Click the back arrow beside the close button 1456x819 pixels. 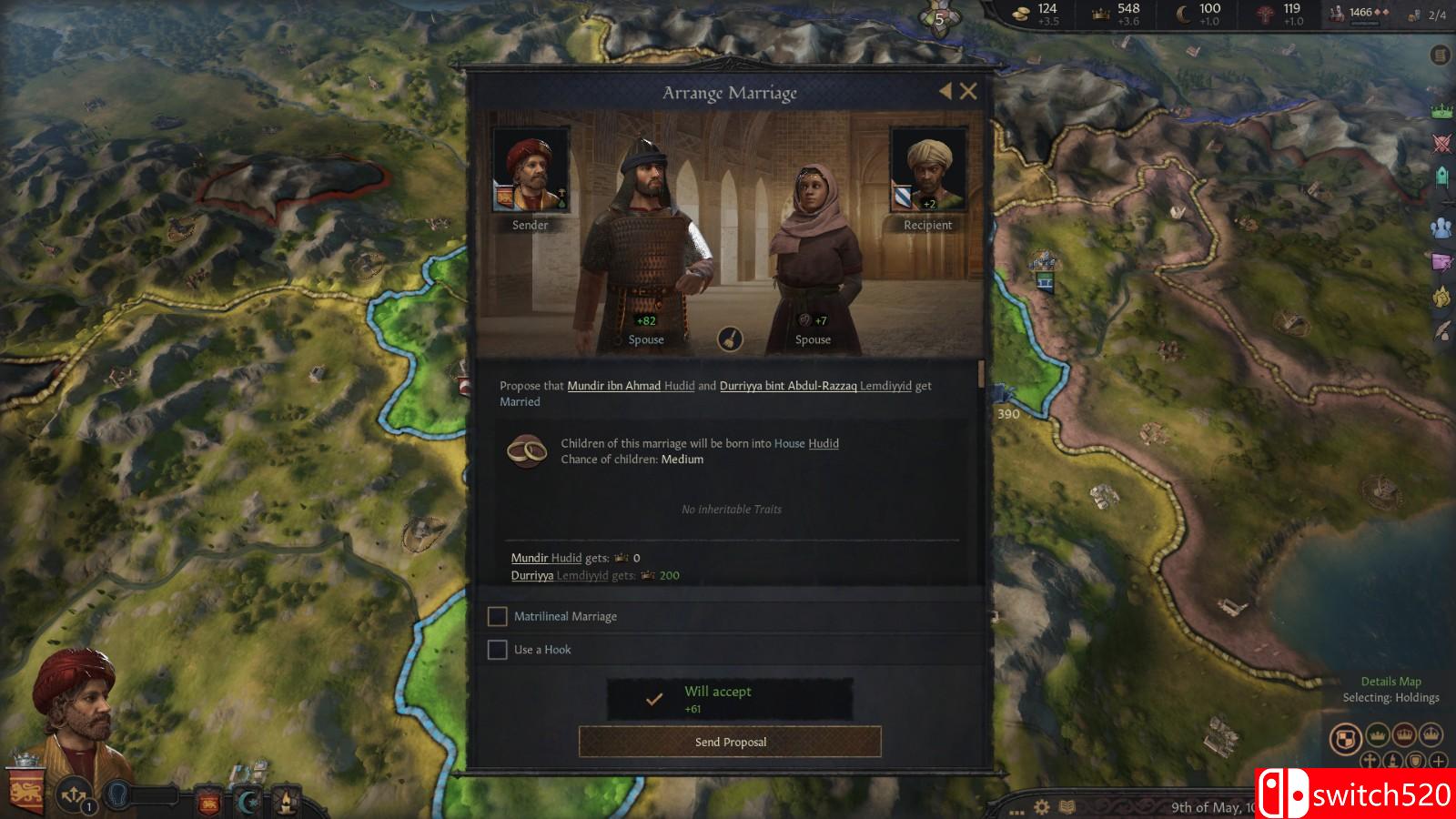[x=945, y=91]
